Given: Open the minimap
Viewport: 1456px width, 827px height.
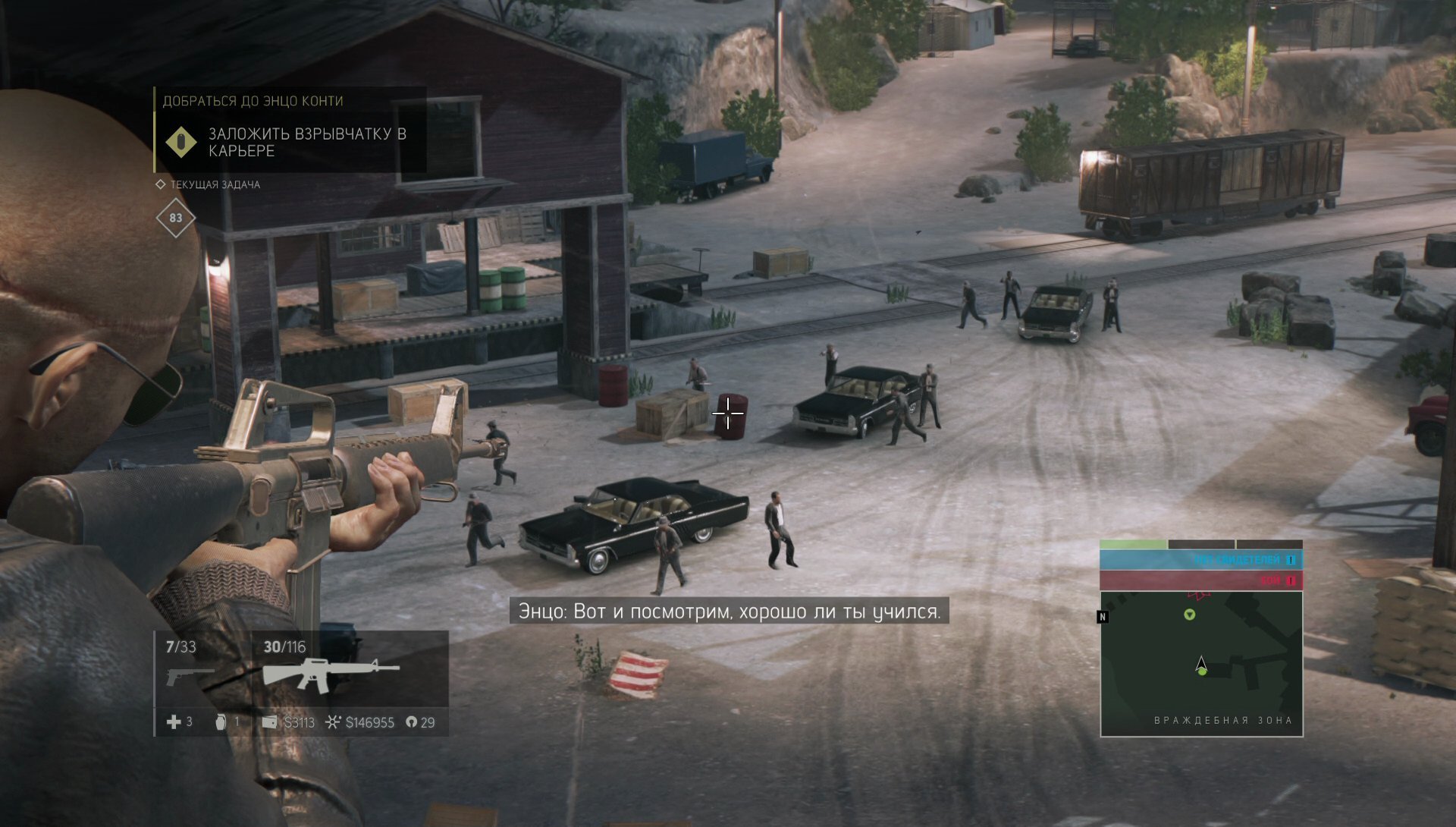Looking at the screenshot, I should coord(1201,663).
